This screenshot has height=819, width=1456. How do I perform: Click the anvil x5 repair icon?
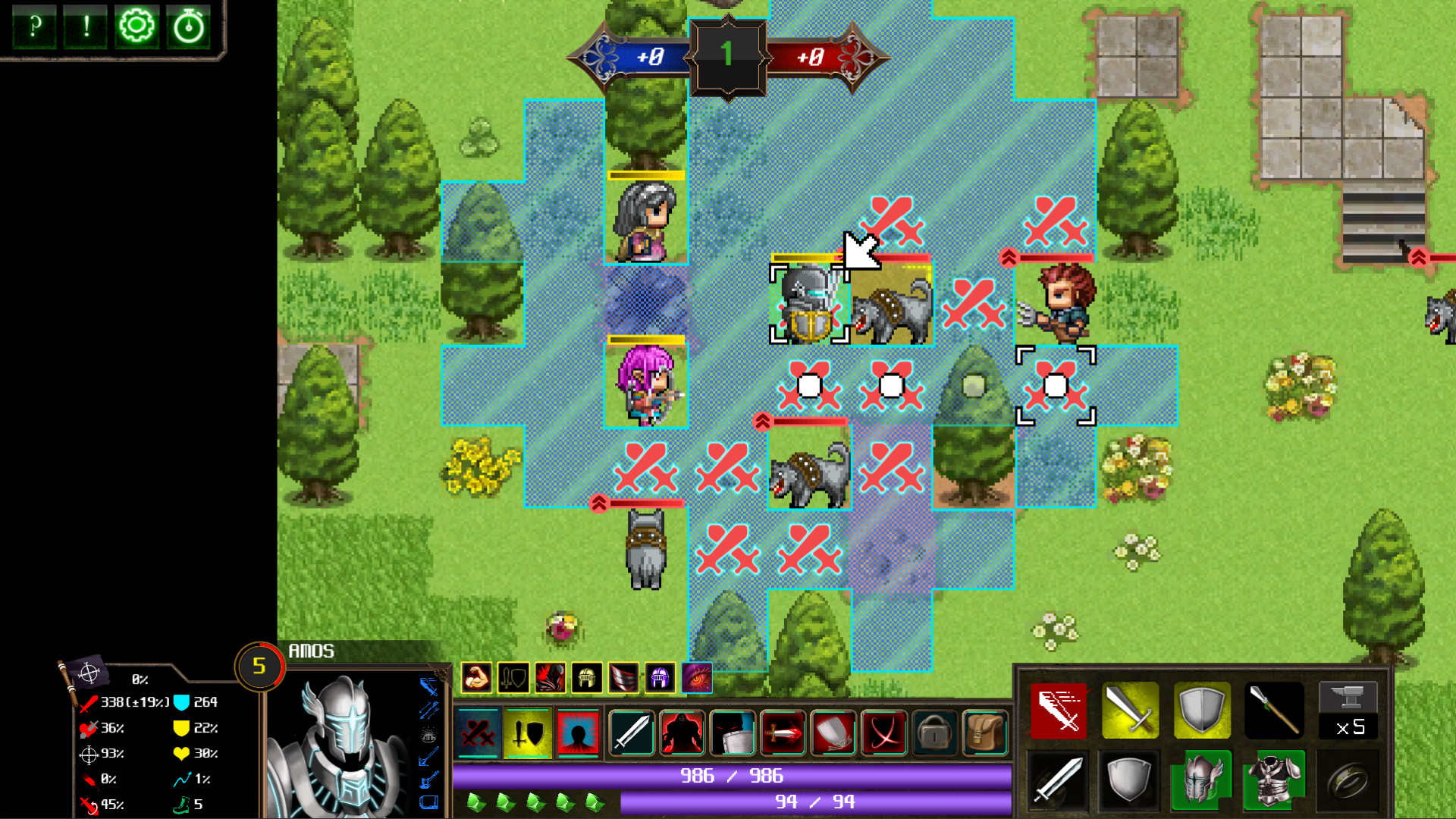(x=1348, y=711)
